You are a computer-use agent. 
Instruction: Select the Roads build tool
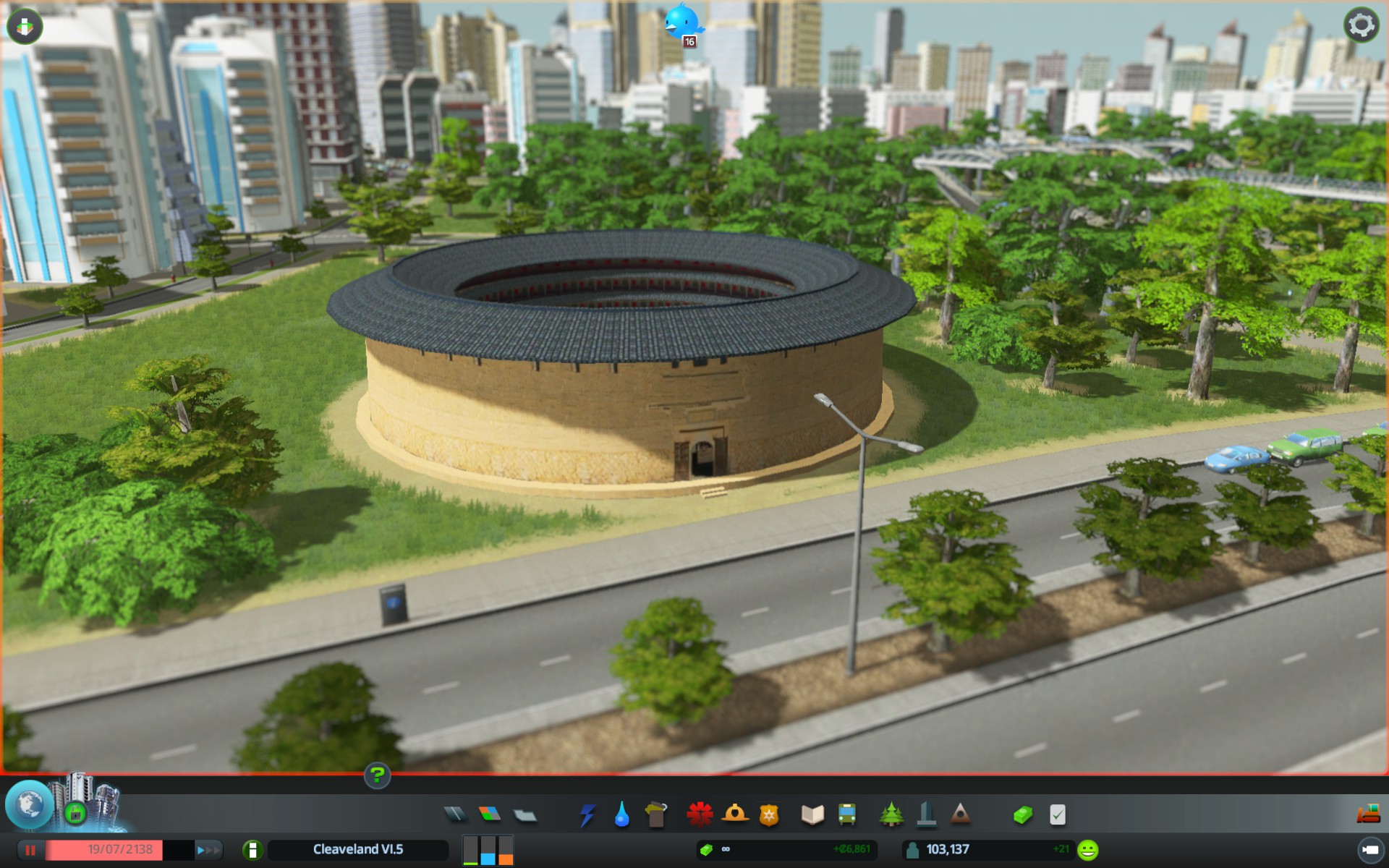(455, 814)
